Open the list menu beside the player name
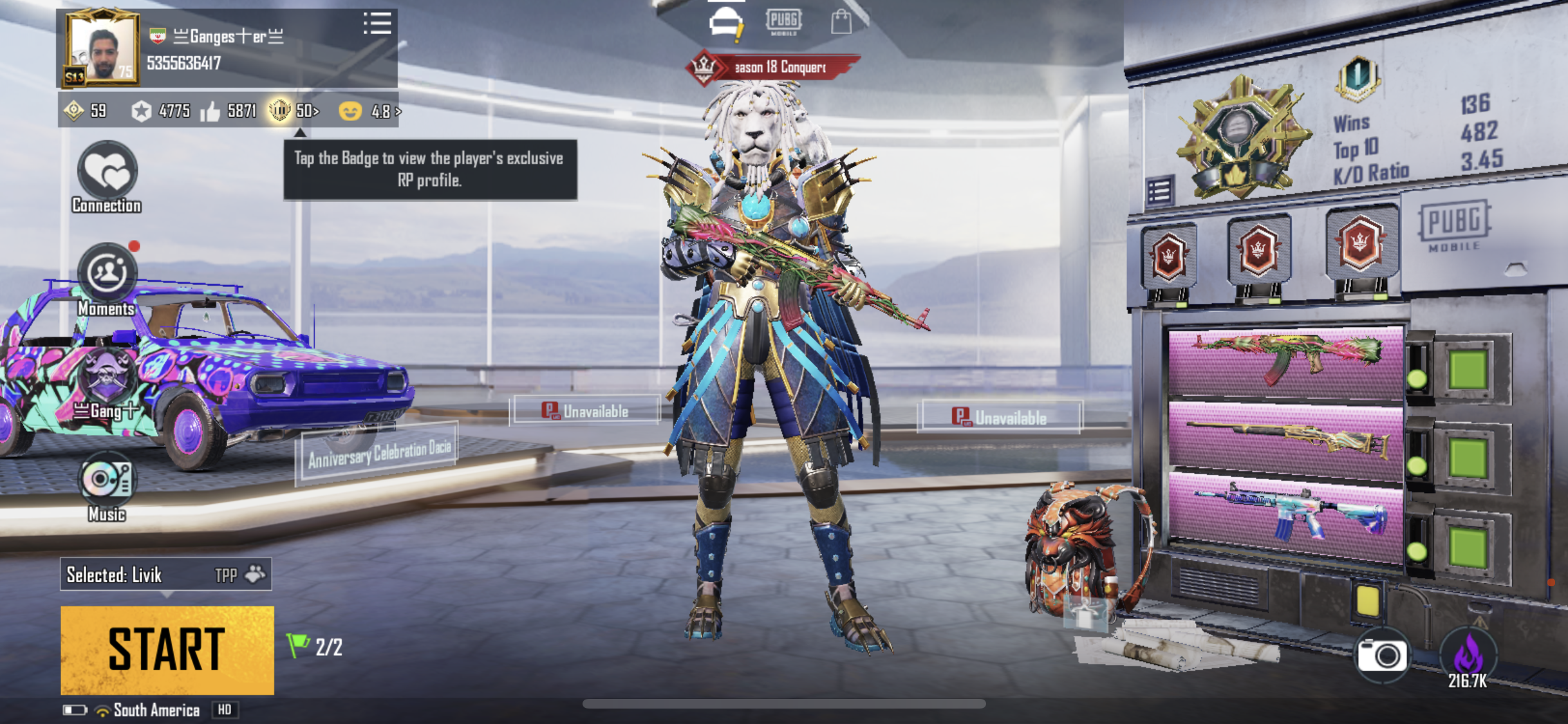 (377, 24)
